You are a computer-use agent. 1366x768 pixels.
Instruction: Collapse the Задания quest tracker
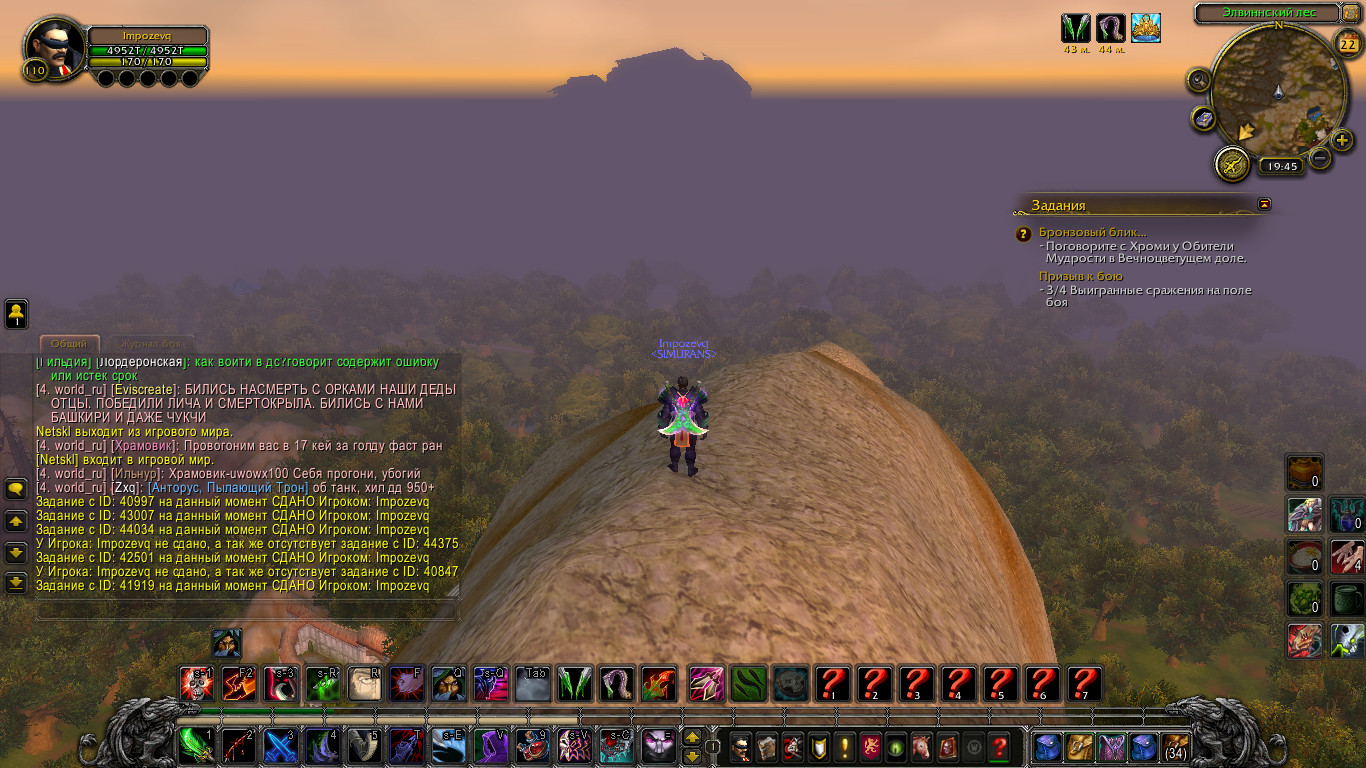click(x=1265, y=204)
